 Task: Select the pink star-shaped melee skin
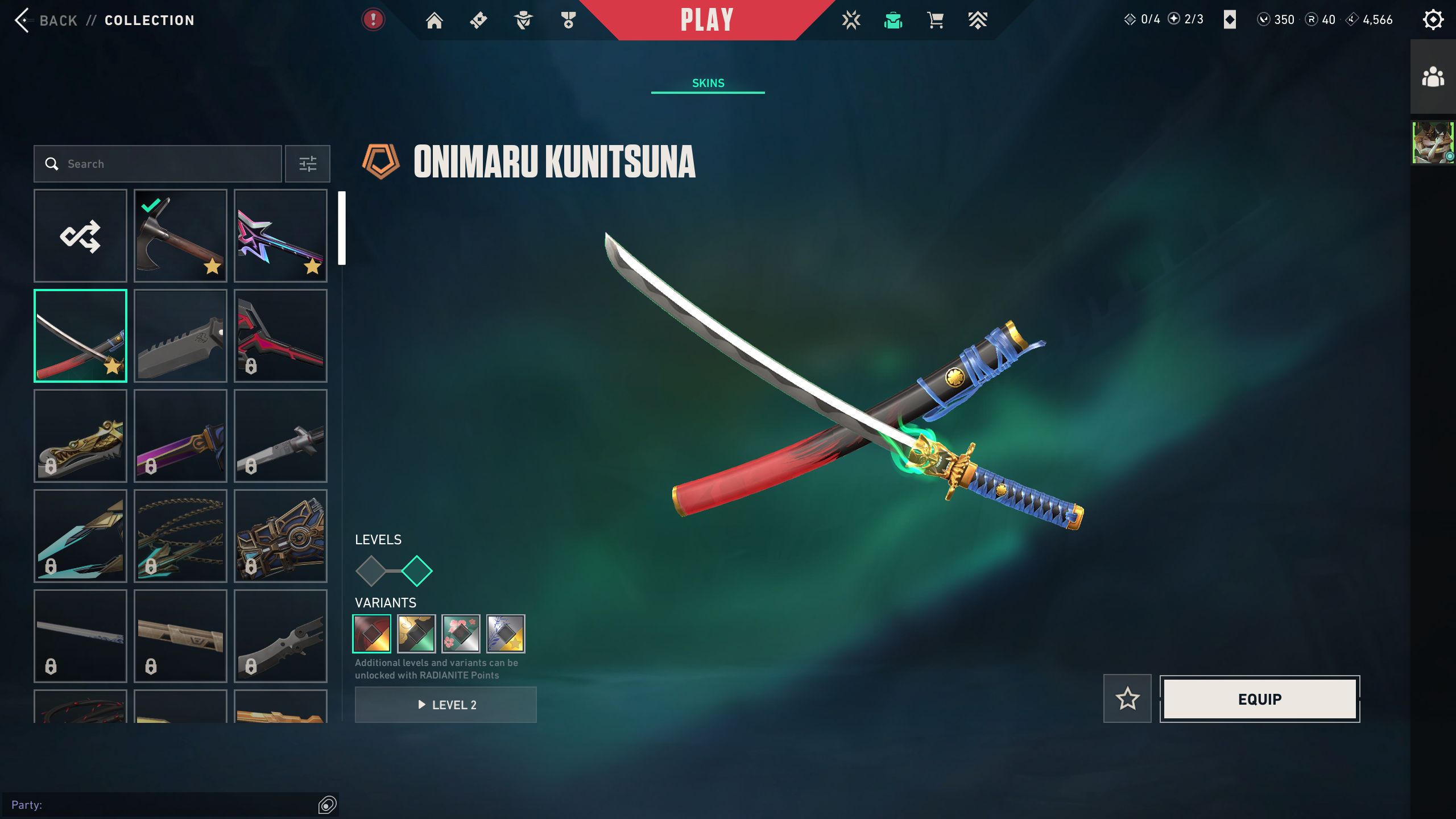point(280,235)
